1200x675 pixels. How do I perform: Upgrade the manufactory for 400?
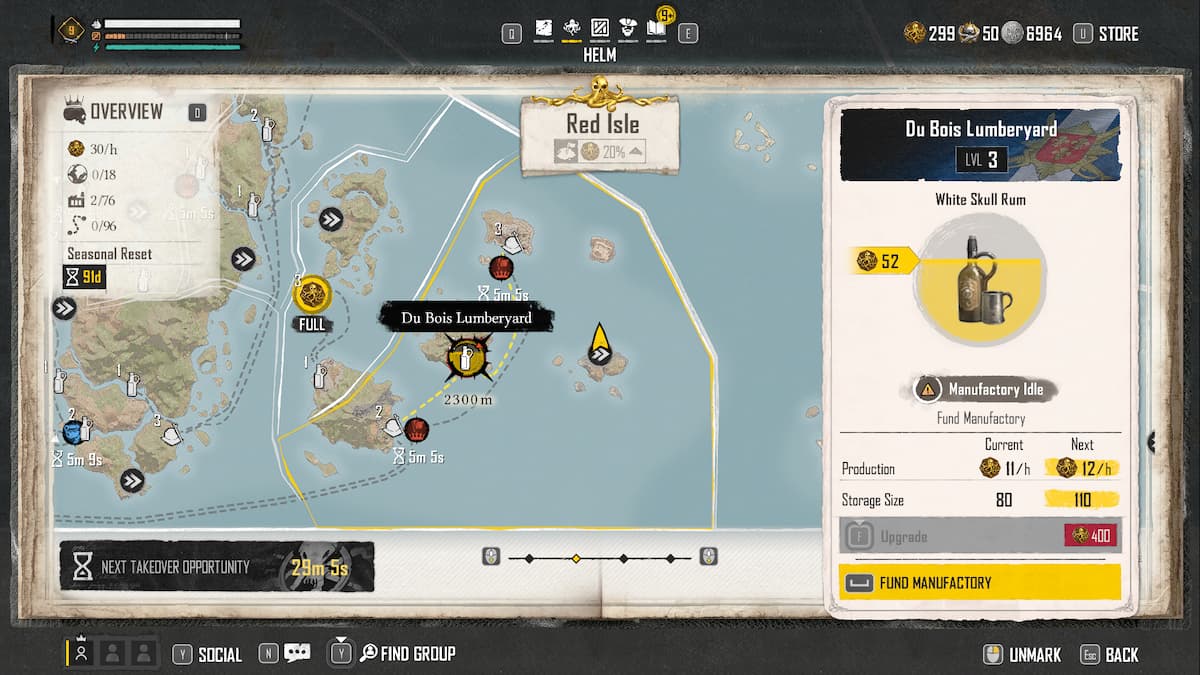[980, 536]
